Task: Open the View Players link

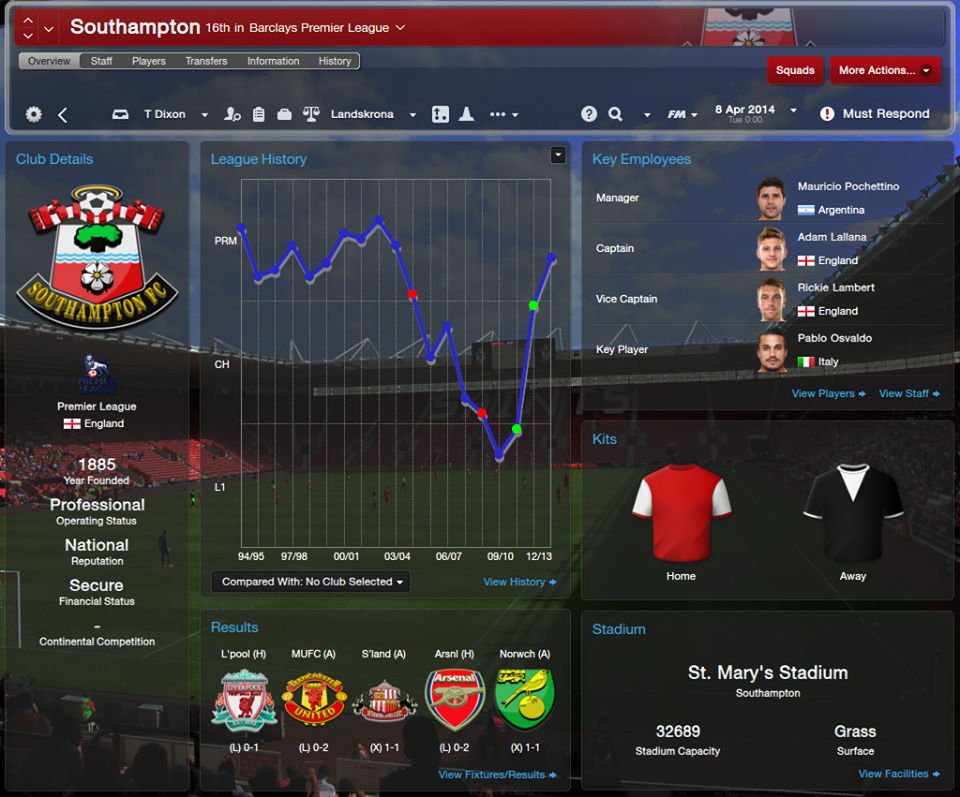Action: [x=828, y=394]
